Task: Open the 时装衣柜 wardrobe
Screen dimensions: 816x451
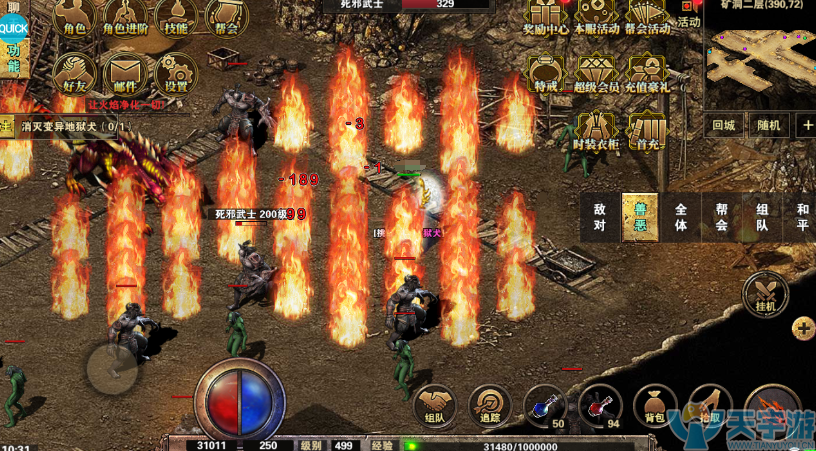Action: coord(597,129)
